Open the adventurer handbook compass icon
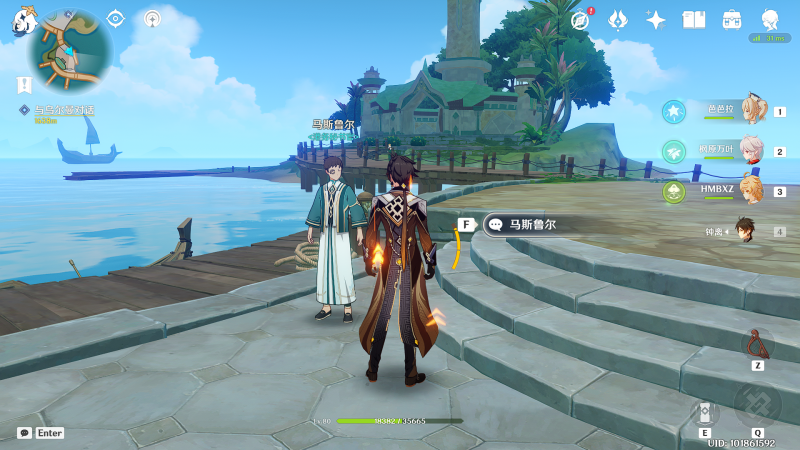 click(x=580, y=20)
